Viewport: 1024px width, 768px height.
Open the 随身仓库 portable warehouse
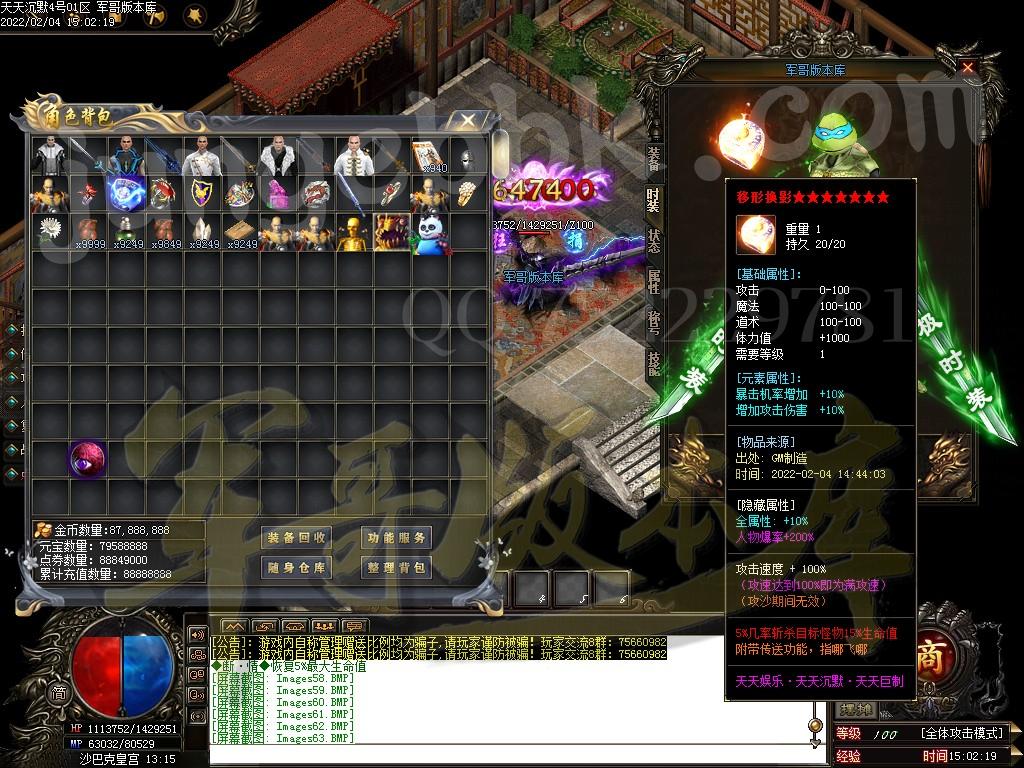(296, 568)
